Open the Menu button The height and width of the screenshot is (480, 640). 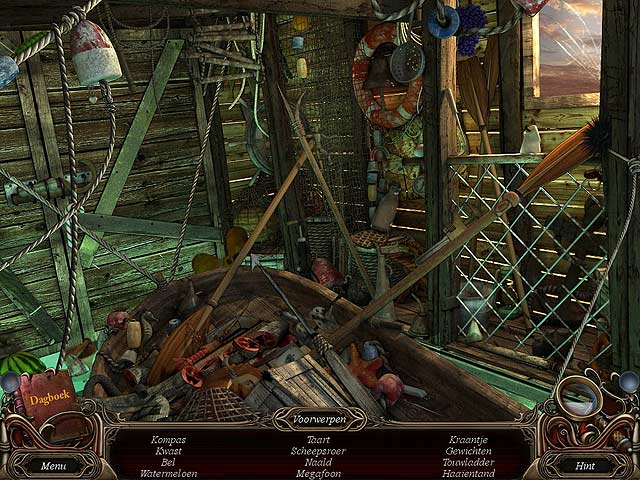point(54,465)
